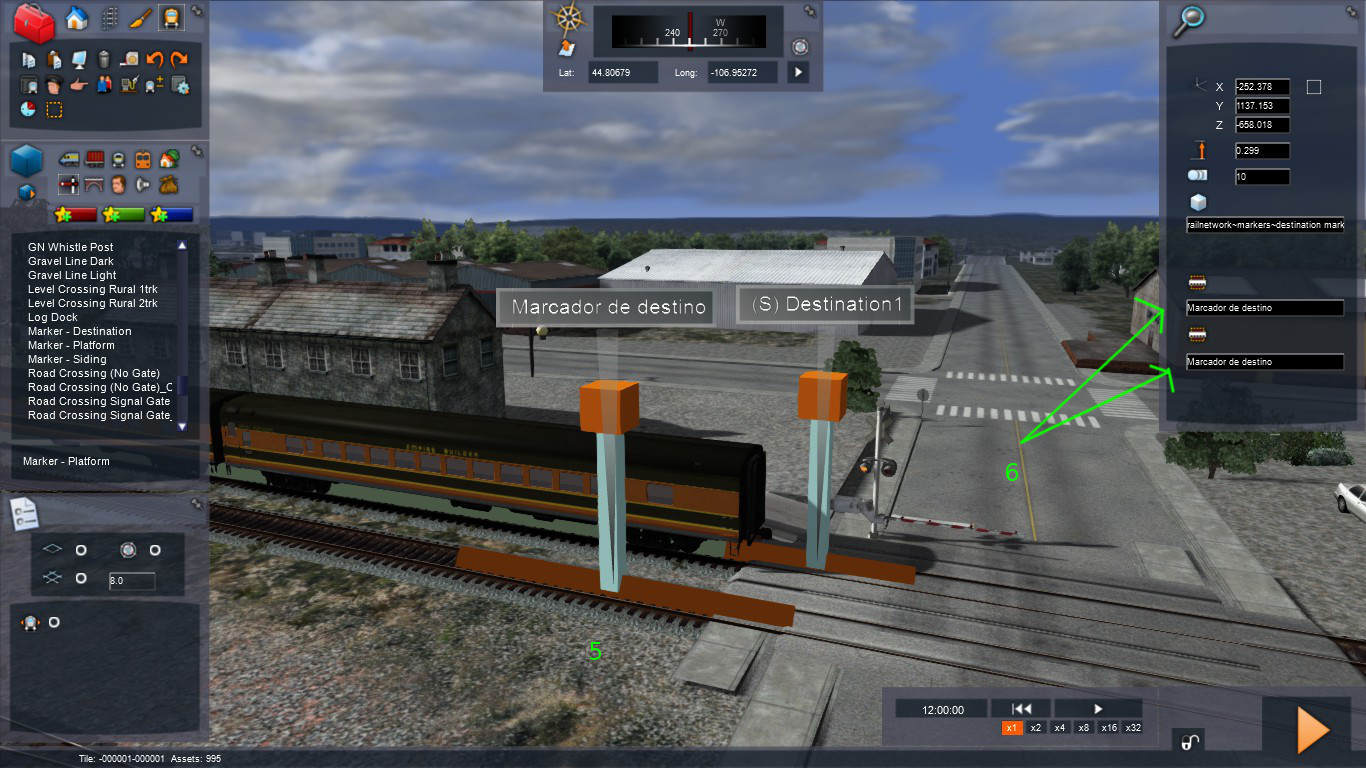Pick "Log Dock" from the asset list
This screenshot has height=768, width=1366.
(53, 317)
